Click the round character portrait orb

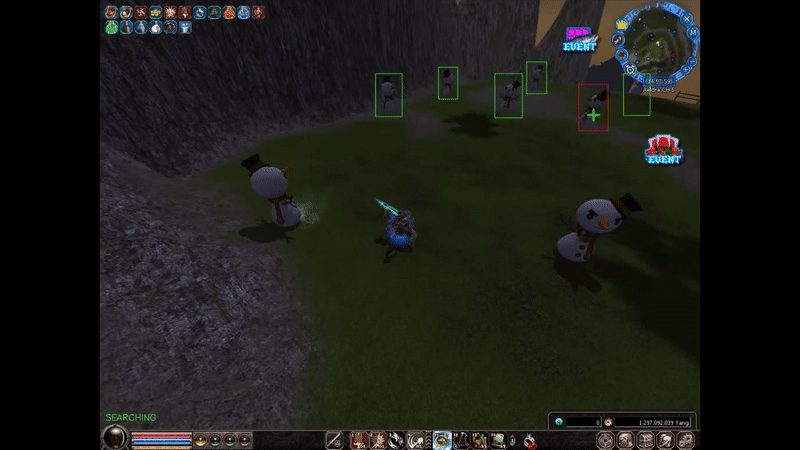tap(116, 438)
